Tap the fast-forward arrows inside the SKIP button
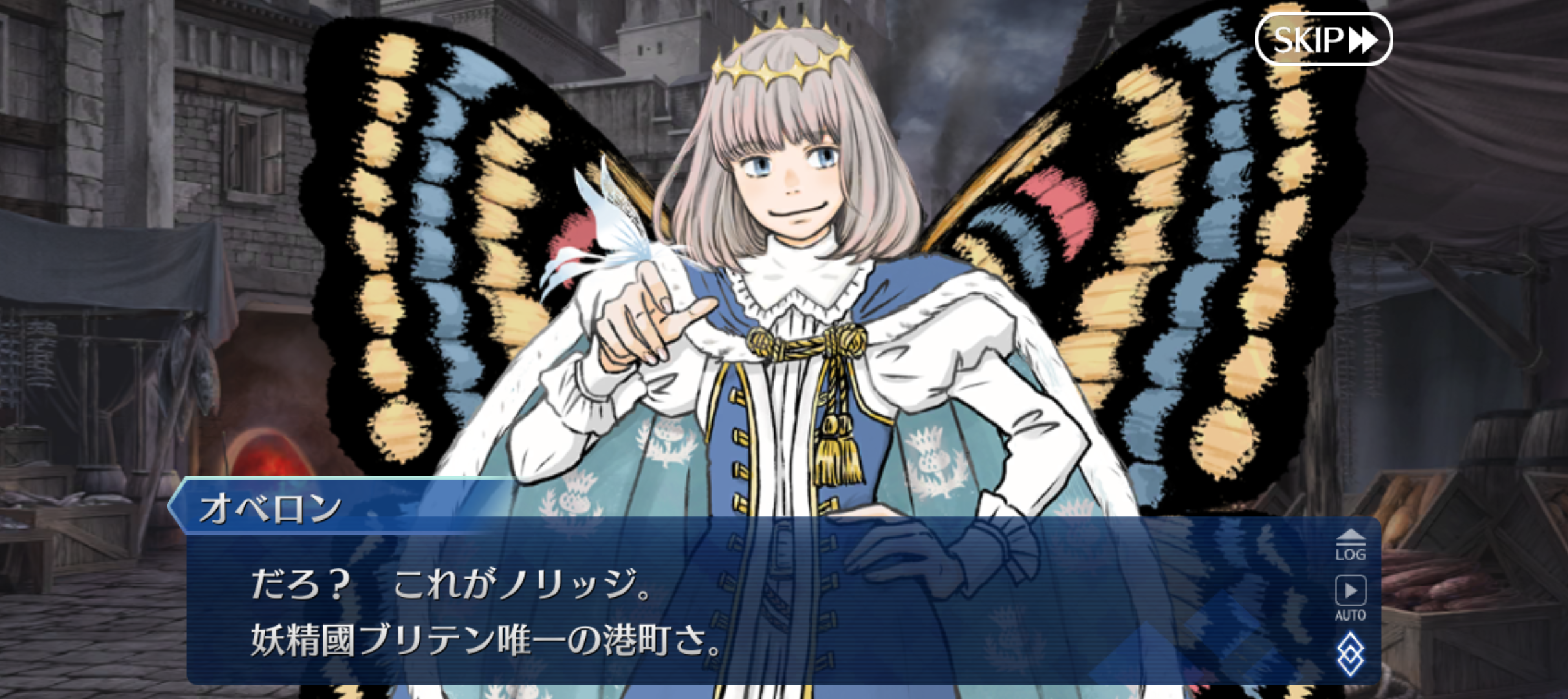The height and width of the screenshot is (699, 1568). pos(1362,39)
